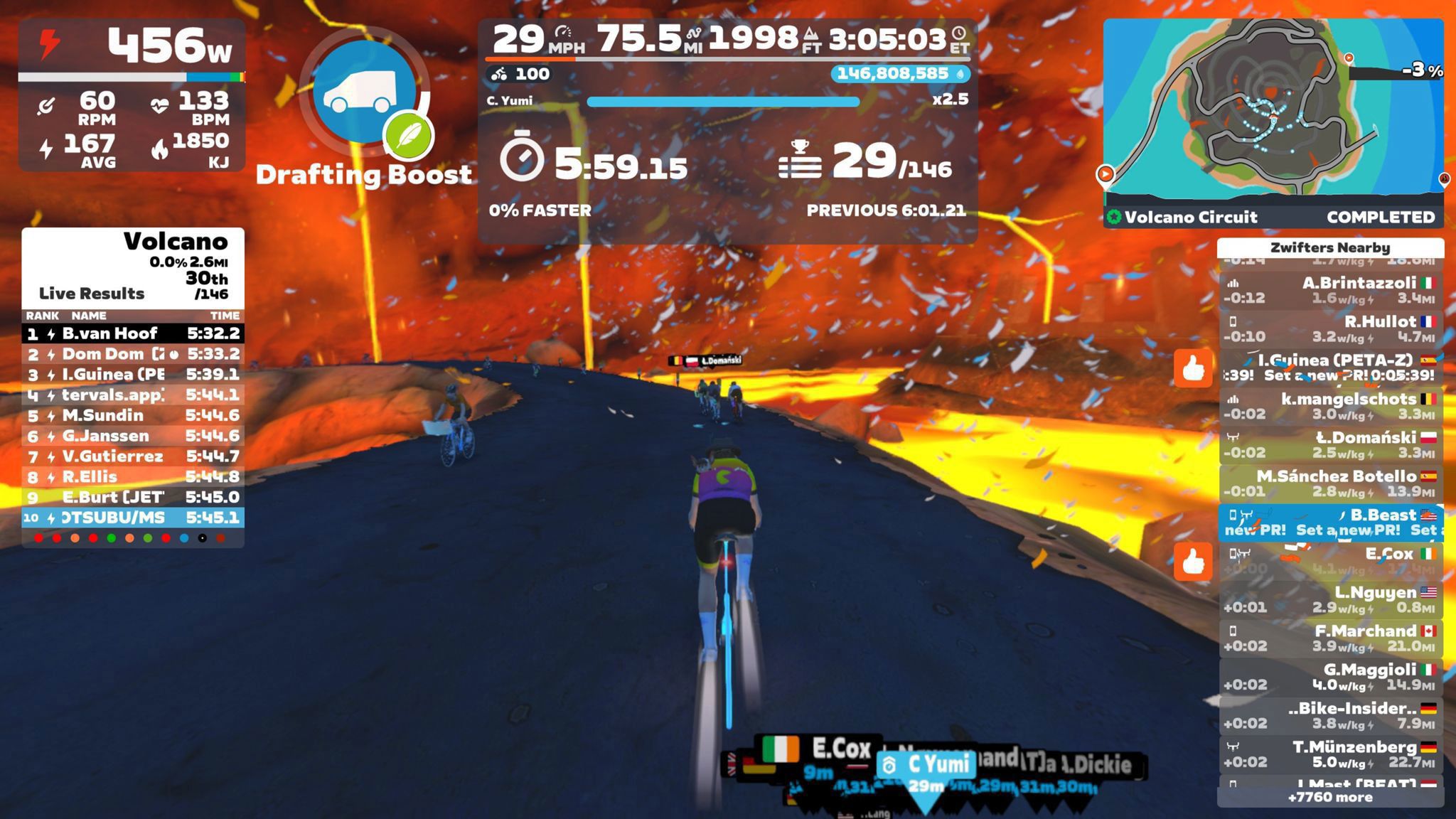Show the +7760 more riders entry
Viewport: 1456px width, 819px height.
[1330, 797]
